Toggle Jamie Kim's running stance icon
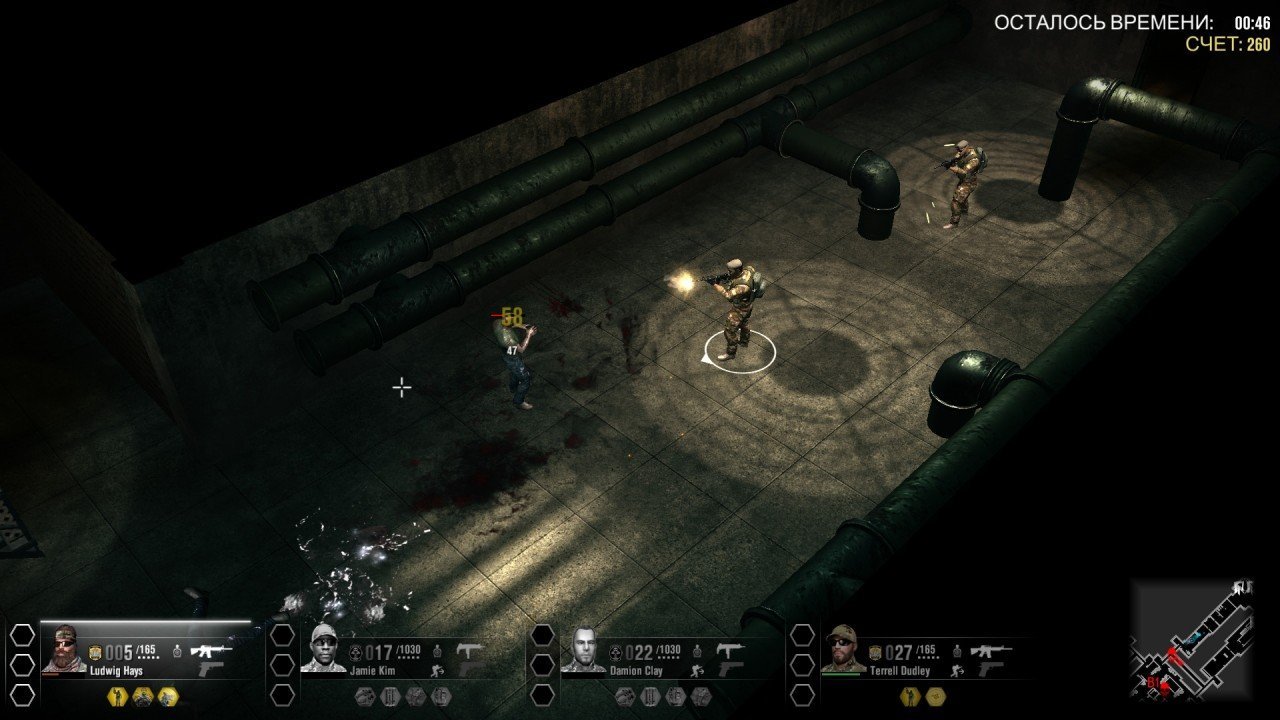Screen dimensions: 1280x720 438,669
